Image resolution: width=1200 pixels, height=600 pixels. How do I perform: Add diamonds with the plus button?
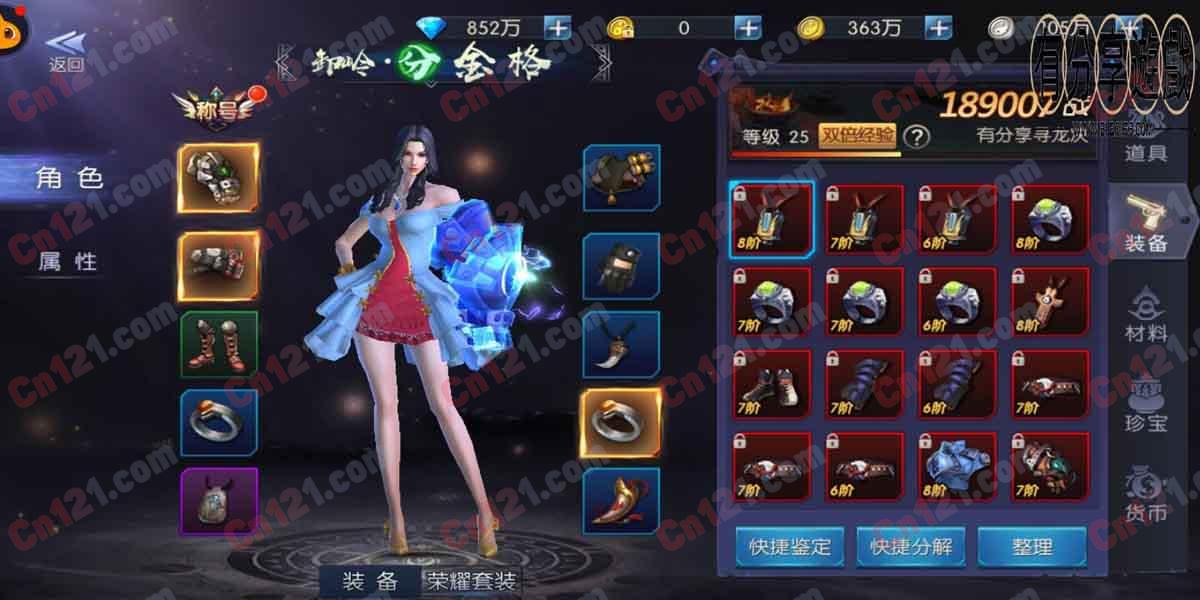[557, 28]
